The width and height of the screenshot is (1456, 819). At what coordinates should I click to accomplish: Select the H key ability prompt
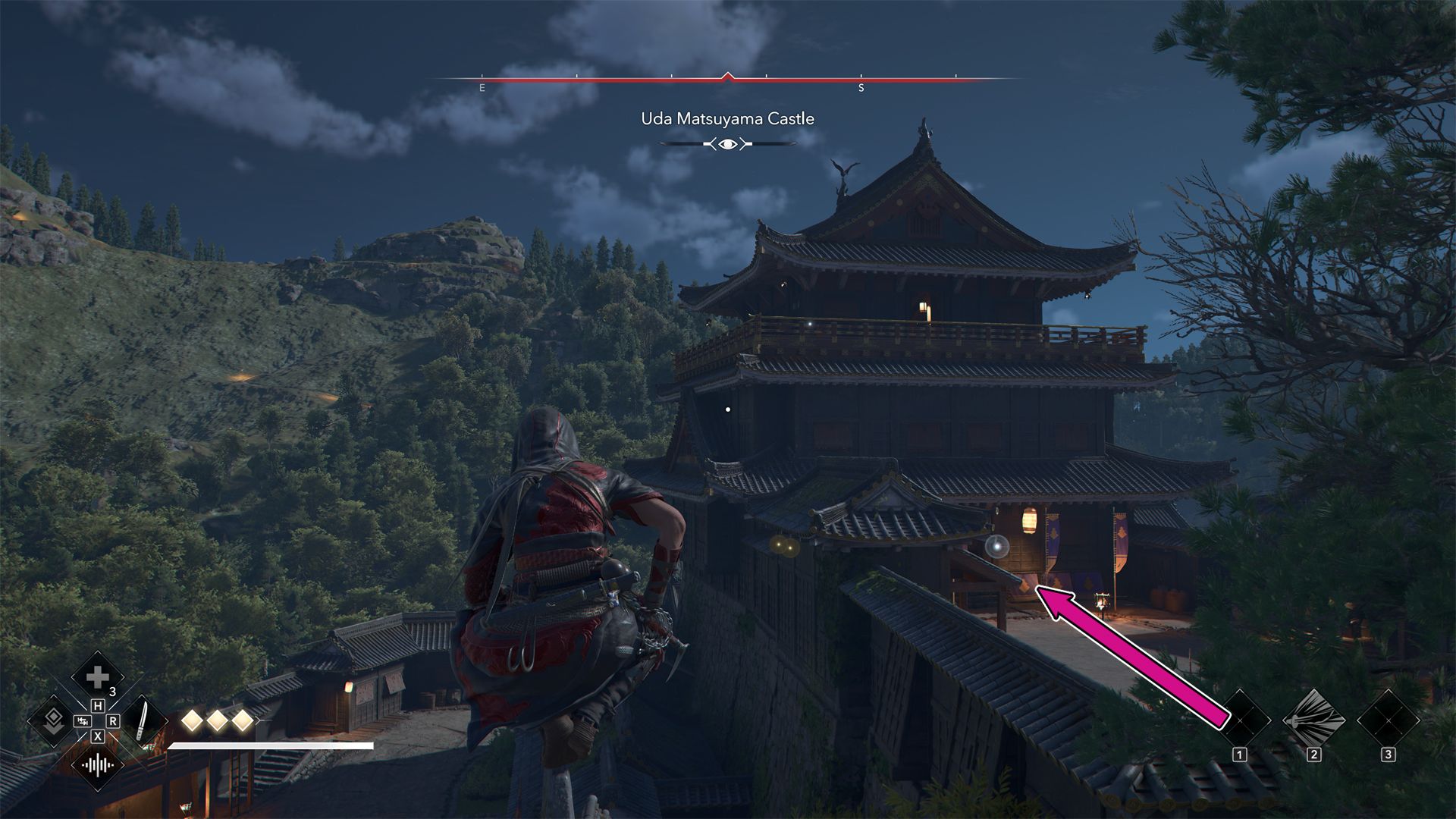pos(97,704)
